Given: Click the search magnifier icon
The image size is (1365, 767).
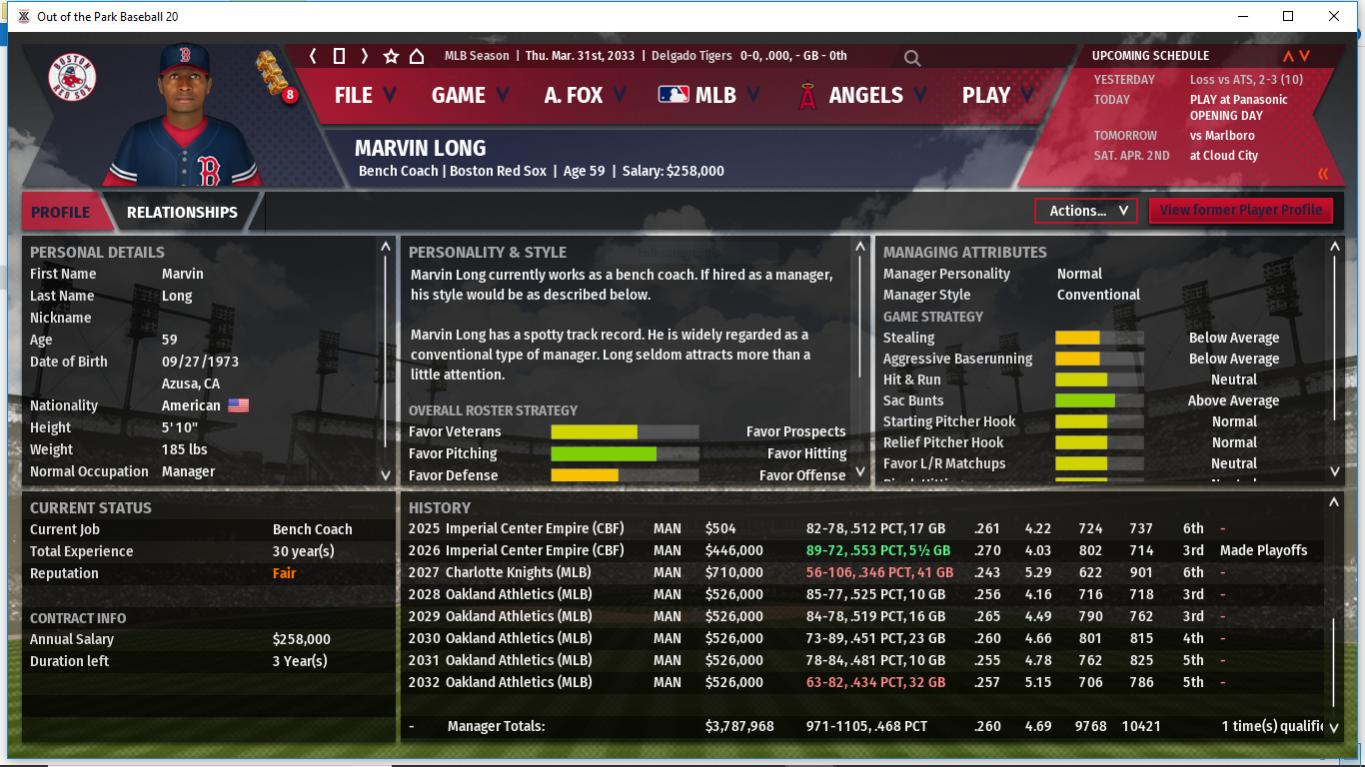Looking at the screenshot, I should pyautogui.click(x=912, y=58).
